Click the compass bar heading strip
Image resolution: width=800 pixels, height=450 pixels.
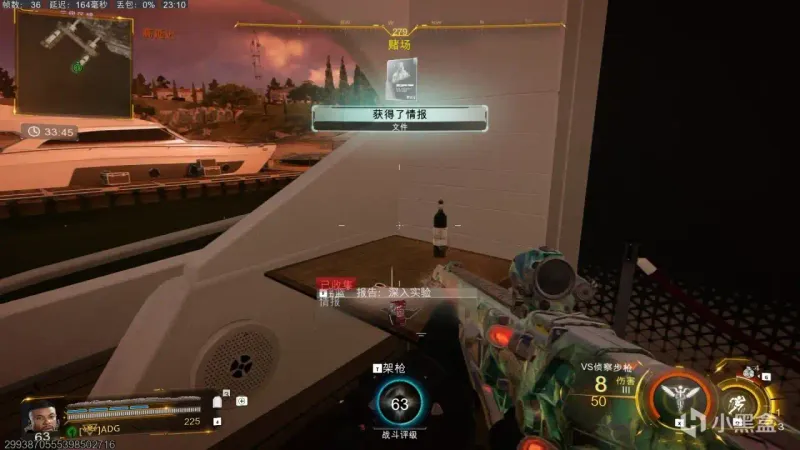click(400, 26)
